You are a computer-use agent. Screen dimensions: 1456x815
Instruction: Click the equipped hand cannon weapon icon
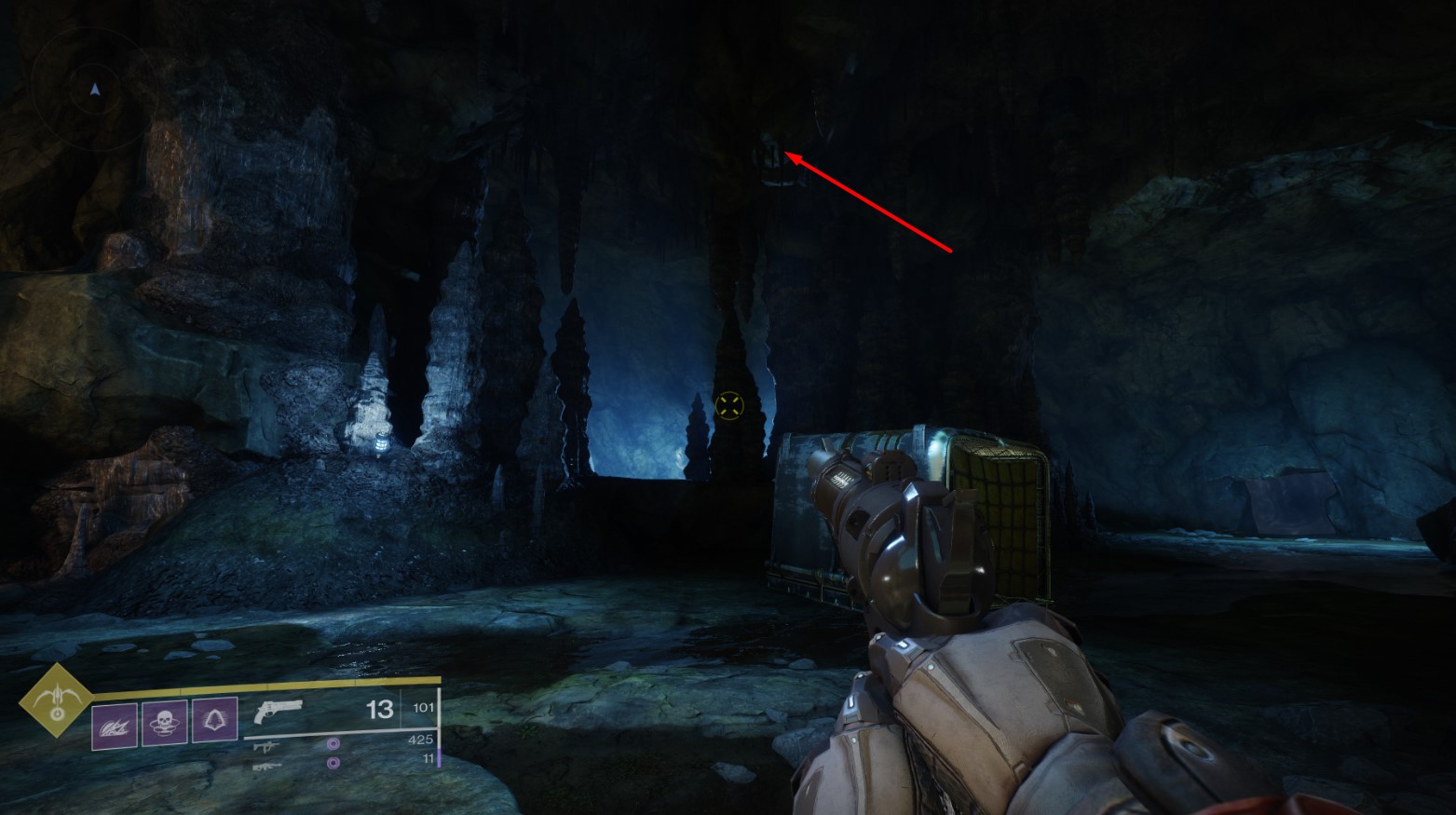click(x=278, y=713)
